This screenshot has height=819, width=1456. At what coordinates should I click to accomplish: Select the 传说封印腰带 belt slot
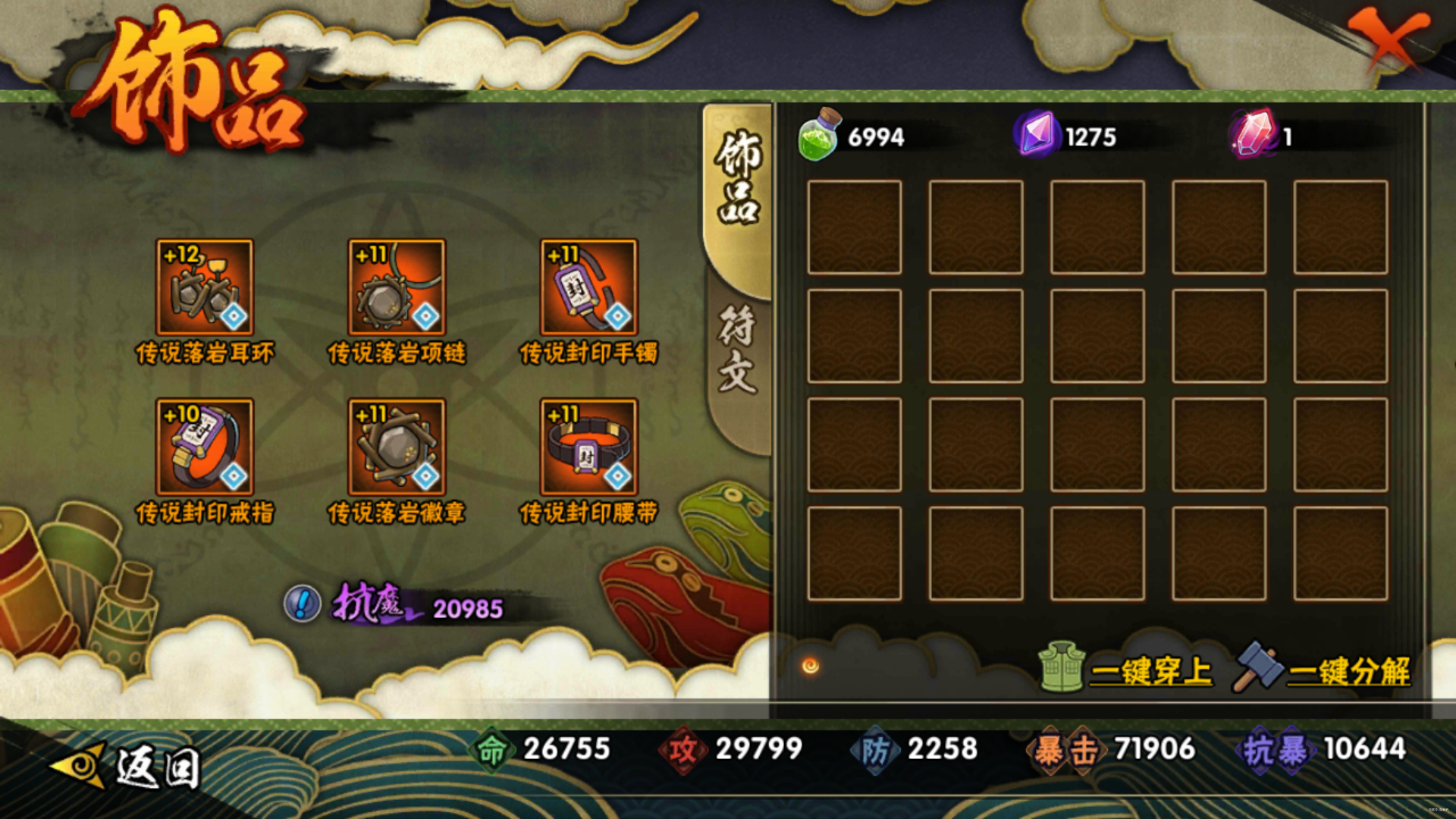pyautogui.click(x=588, y=447)
